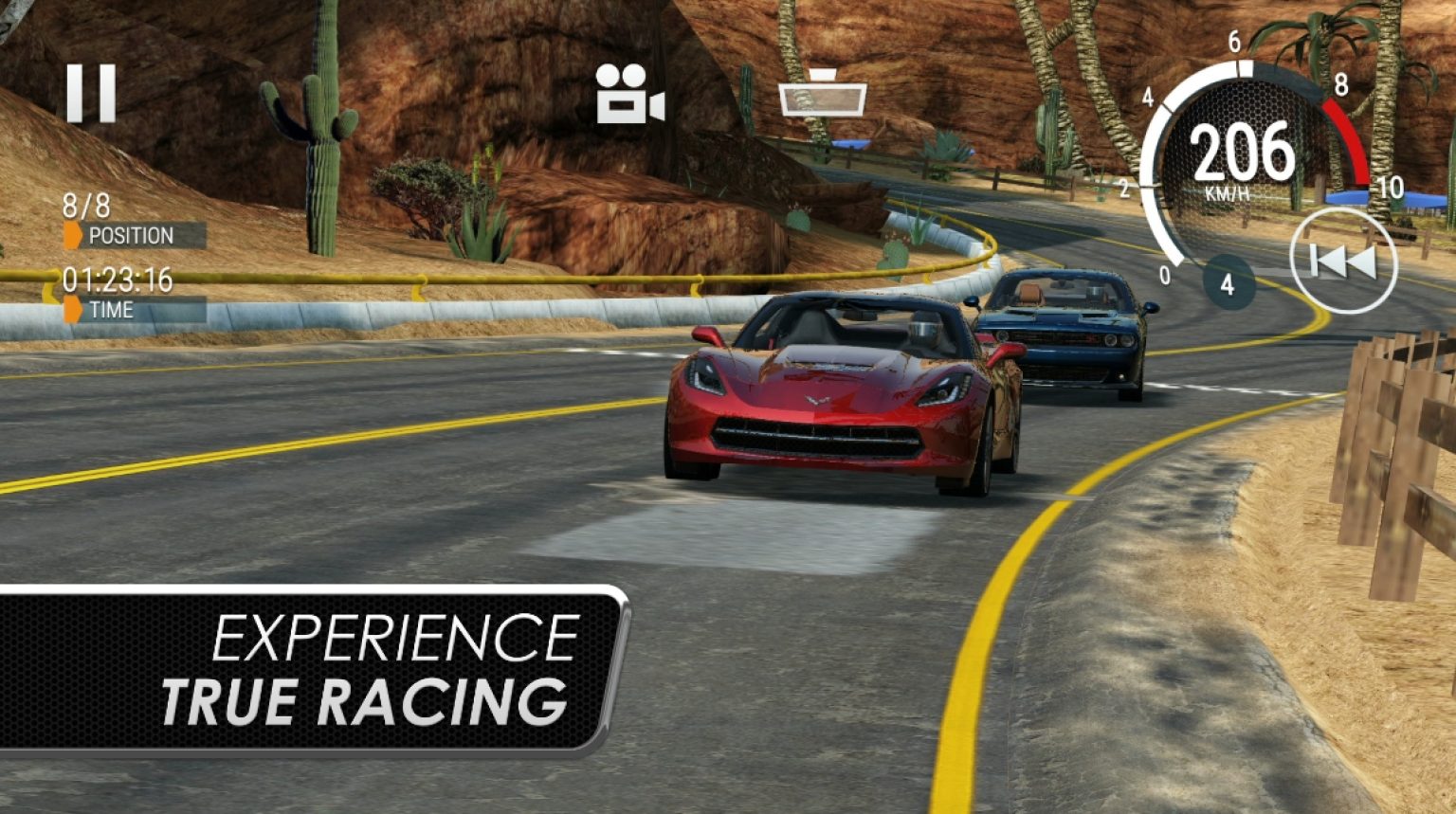Click the 10 on the rev gauge

tap(1391, 187)
